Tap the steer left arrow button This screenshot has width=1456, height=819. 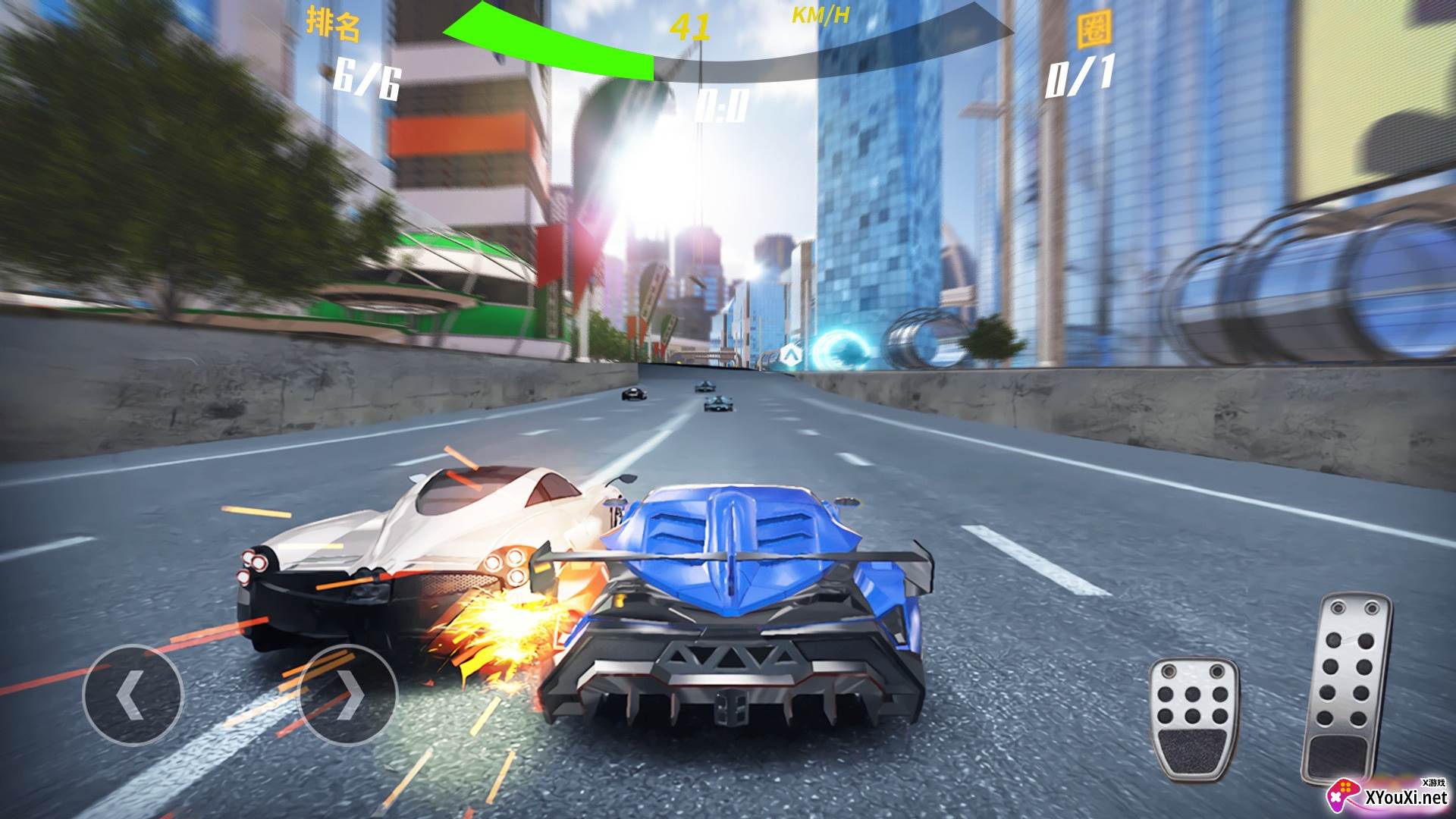[x=133, y=694]
